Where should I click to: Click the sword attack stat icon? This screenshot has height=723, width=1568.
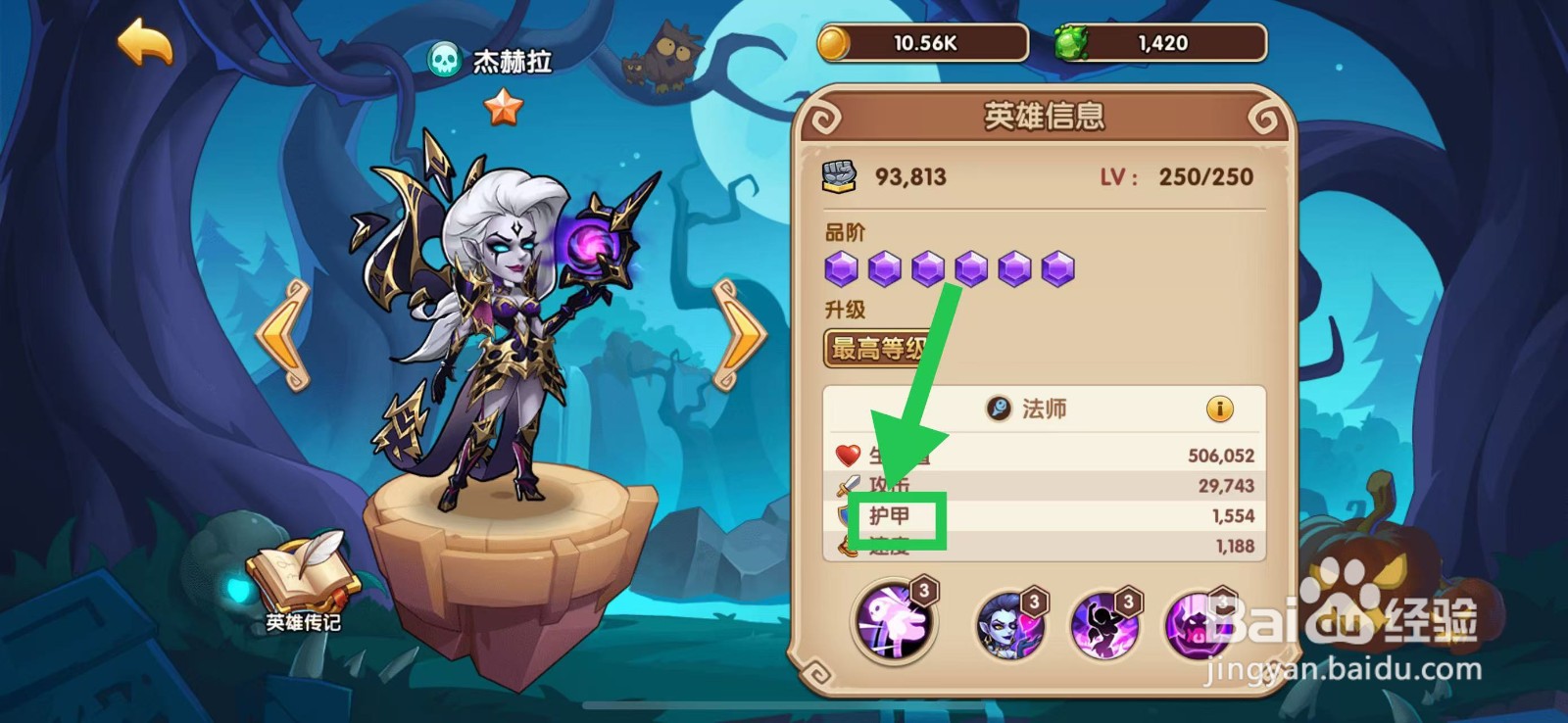pos(847,483)
